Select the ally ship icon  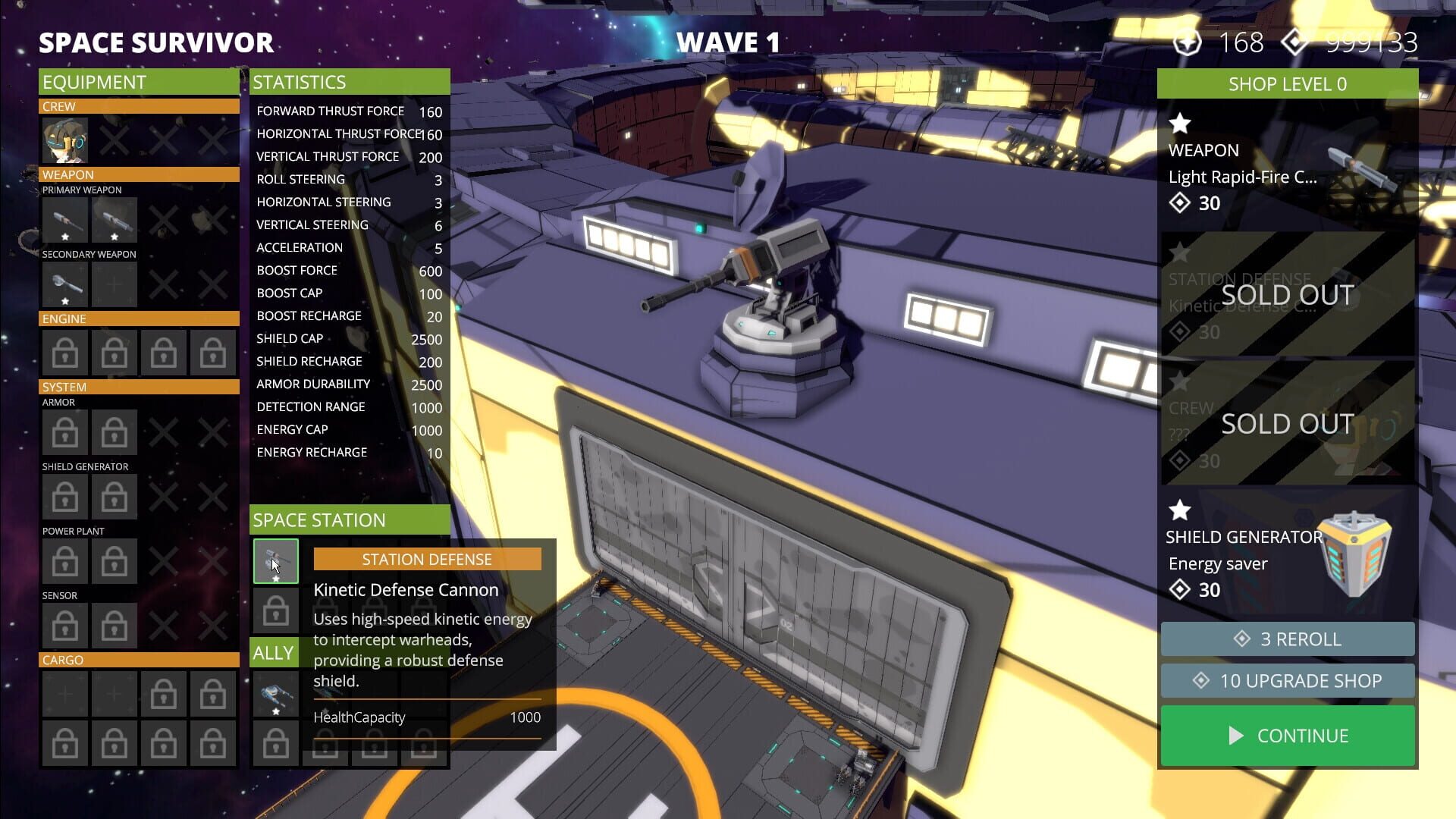275,693
